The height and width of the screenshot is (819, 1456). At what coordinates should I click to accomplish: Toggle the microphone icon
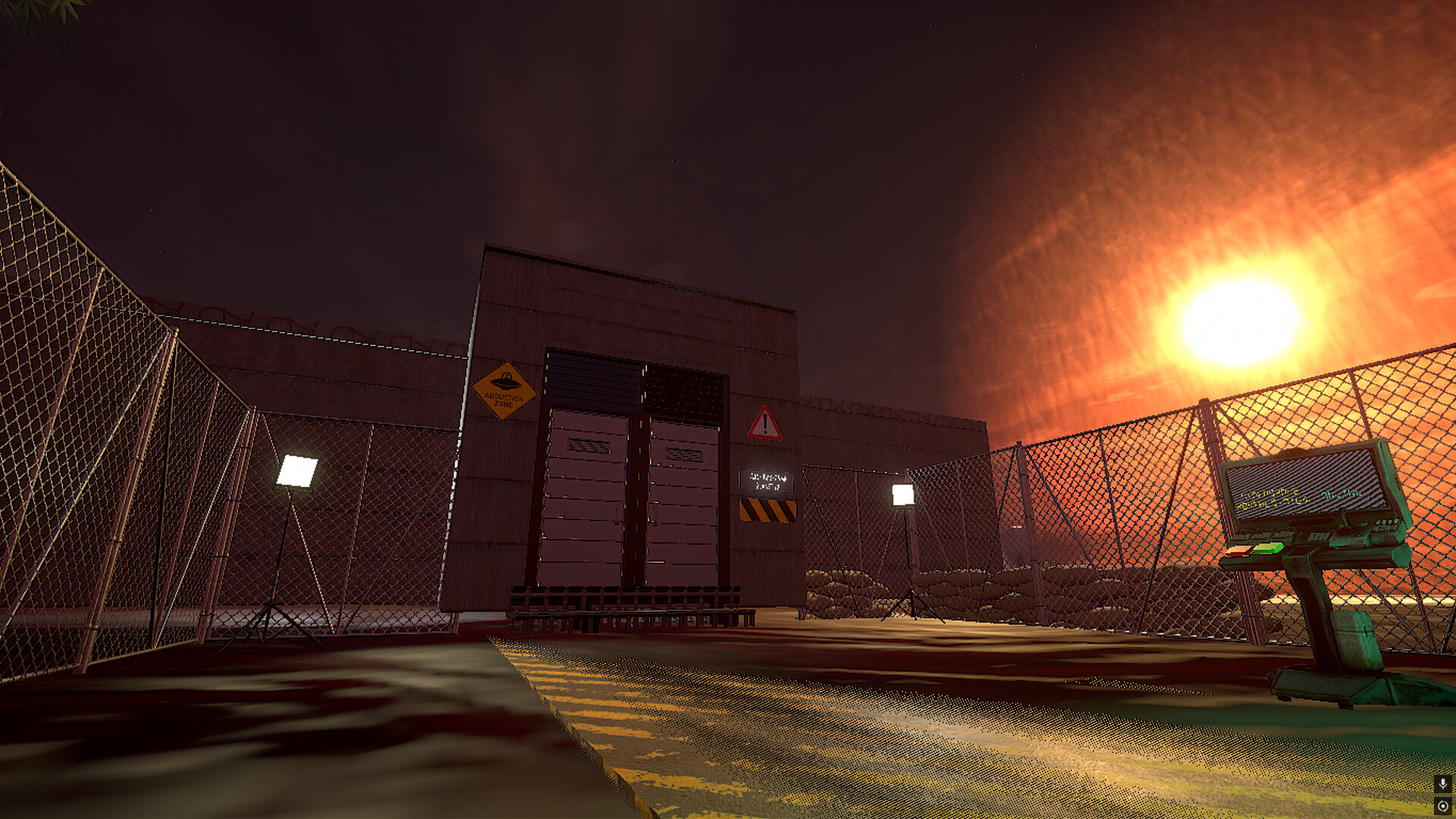[1442, 783]
